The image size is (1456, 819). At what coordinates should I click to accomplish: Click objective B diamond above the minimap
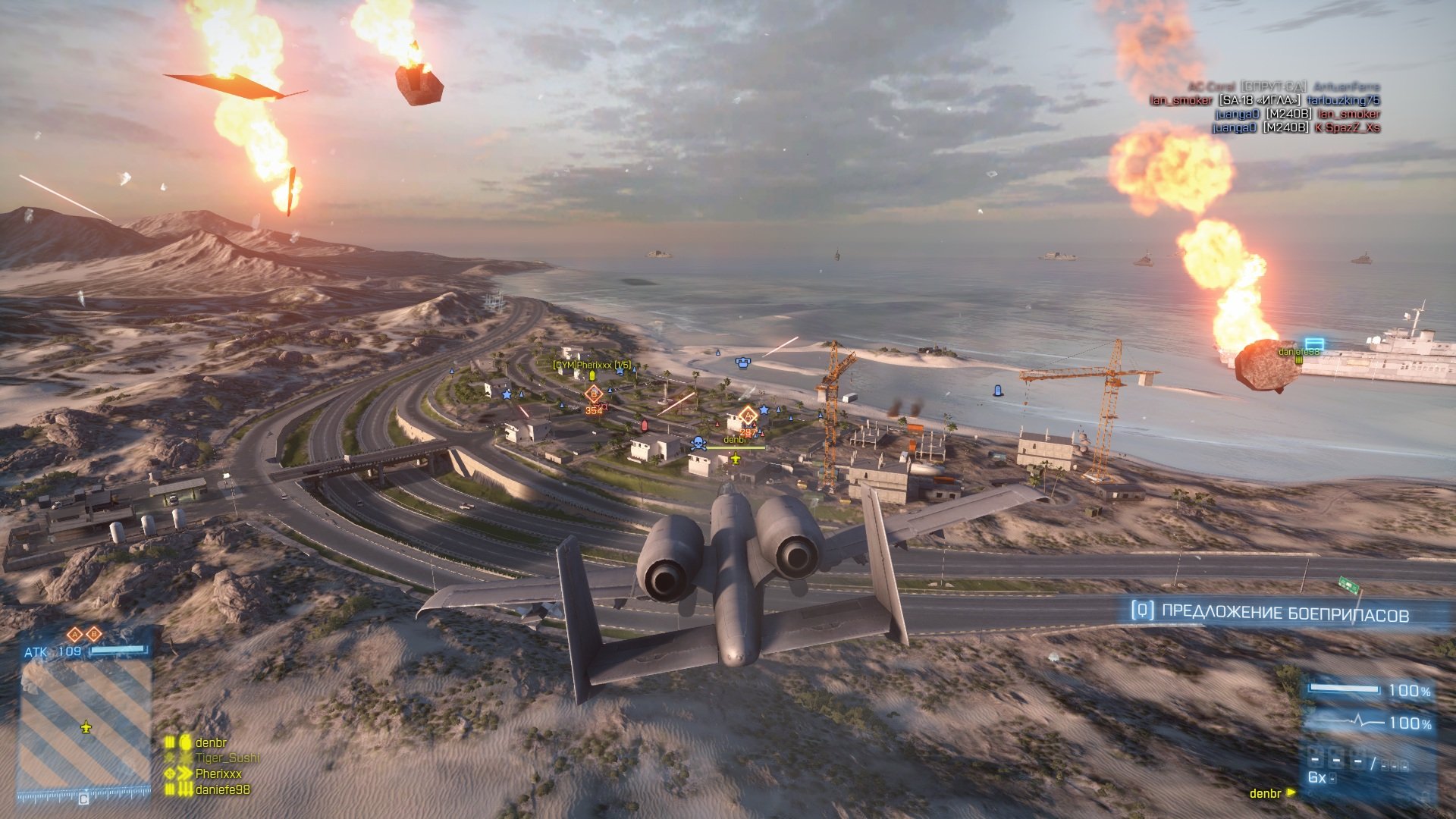[x=94, y=634]
